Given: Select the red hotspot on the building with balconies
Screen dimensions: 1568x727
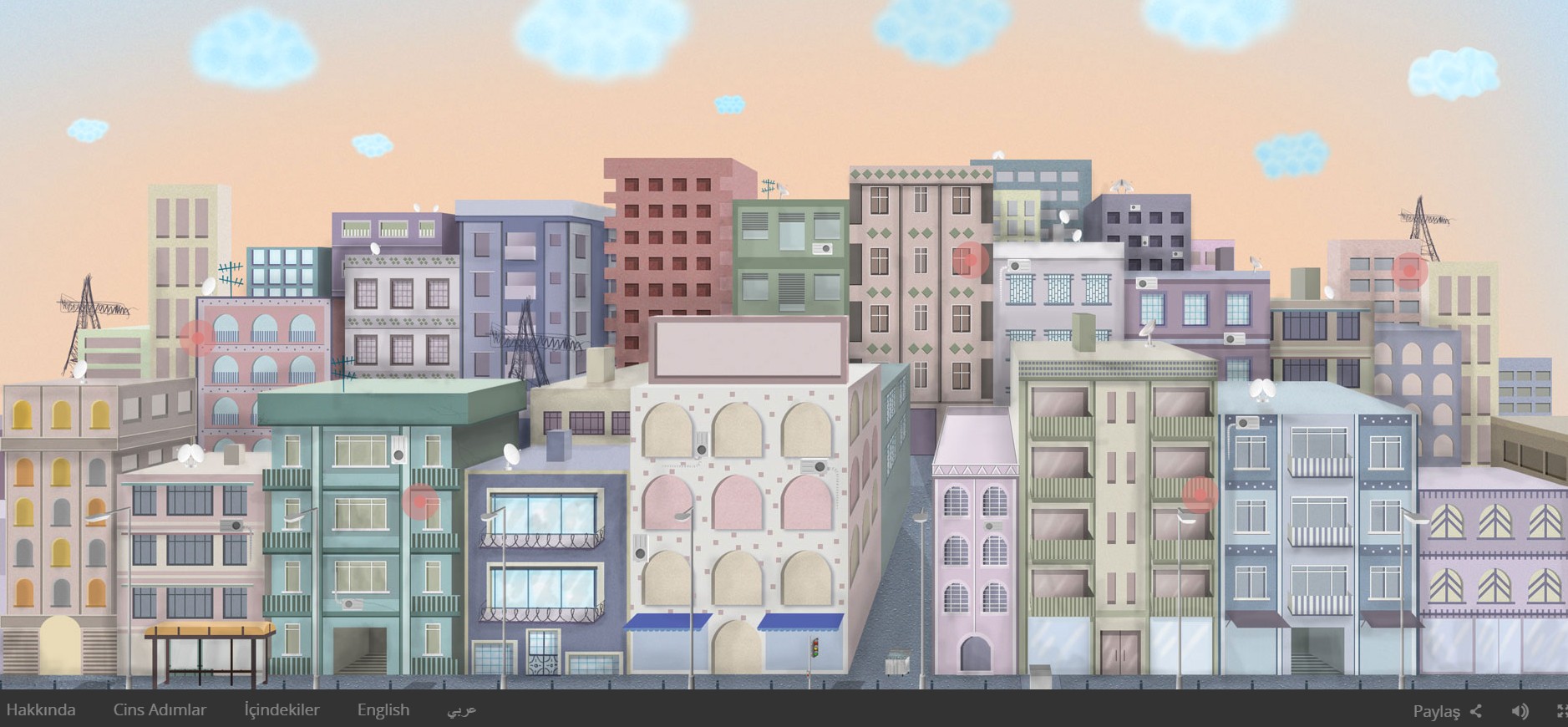Looking at the screenshot, I should tap(1200, 495).
